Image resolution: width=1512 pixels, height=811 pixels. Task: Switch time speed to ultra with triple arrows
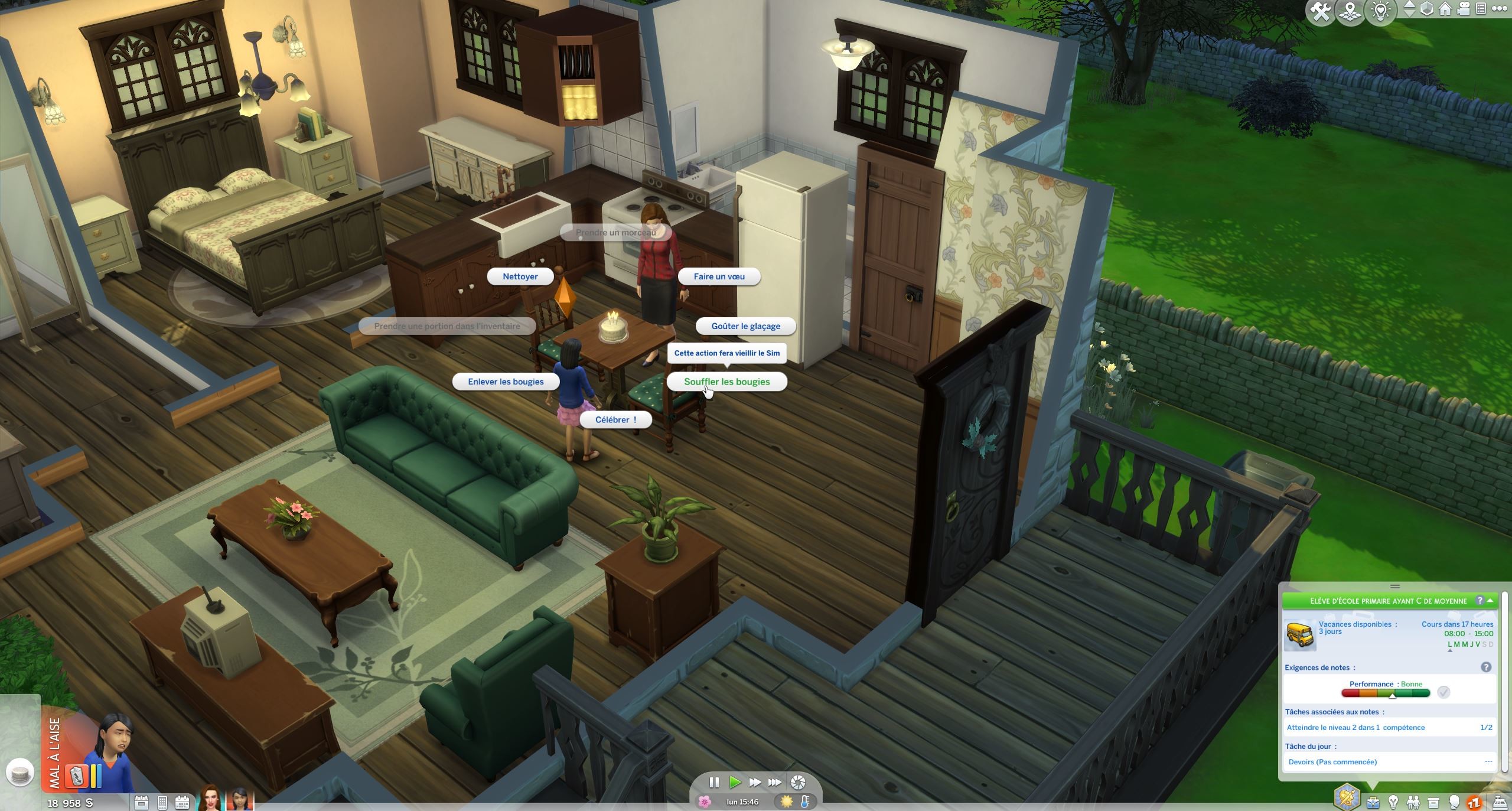point(774,782)
